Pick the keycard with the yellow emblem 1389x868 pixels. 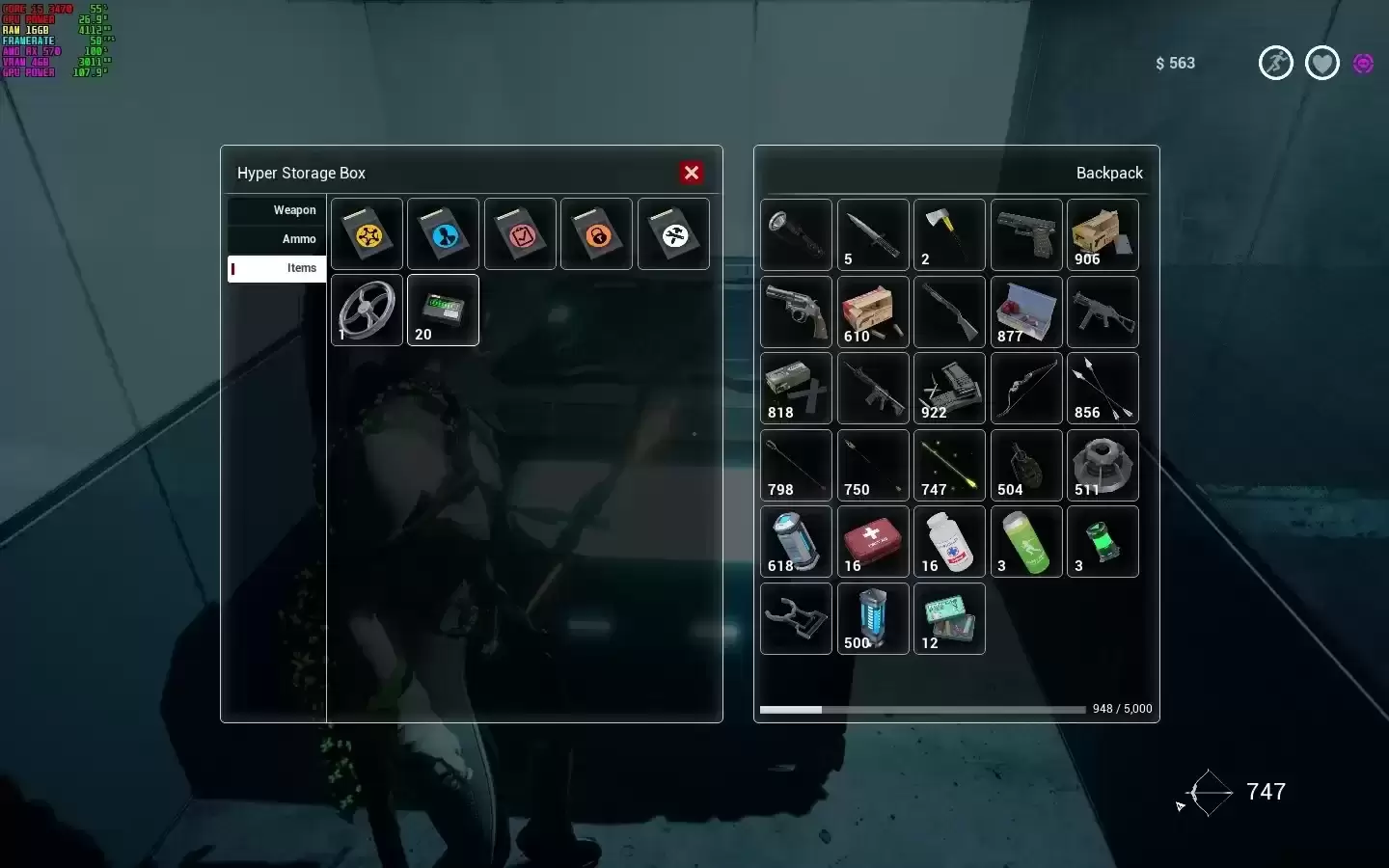[367, 234]
